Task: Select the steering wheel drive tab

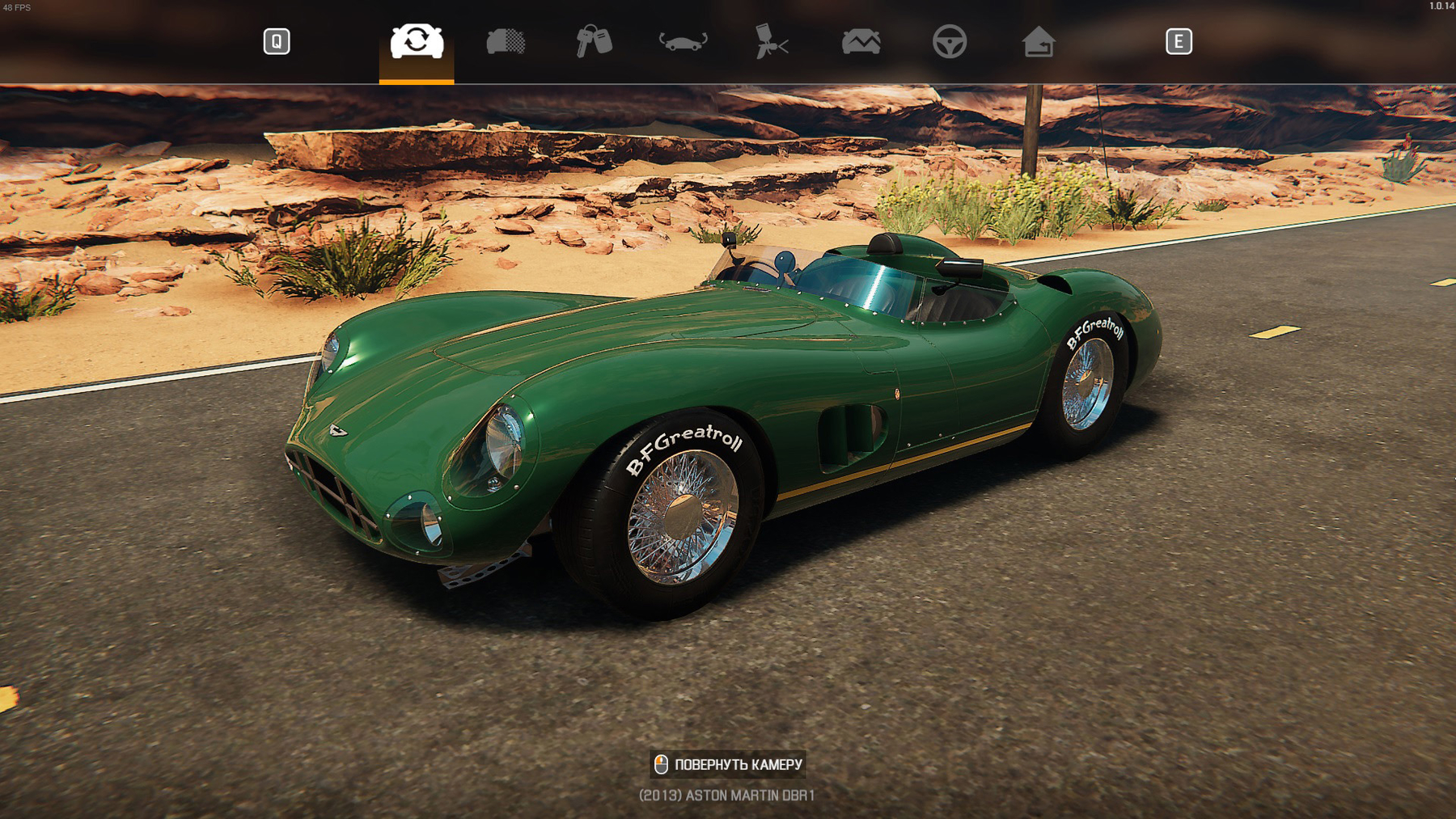Action: pos(949,41)
